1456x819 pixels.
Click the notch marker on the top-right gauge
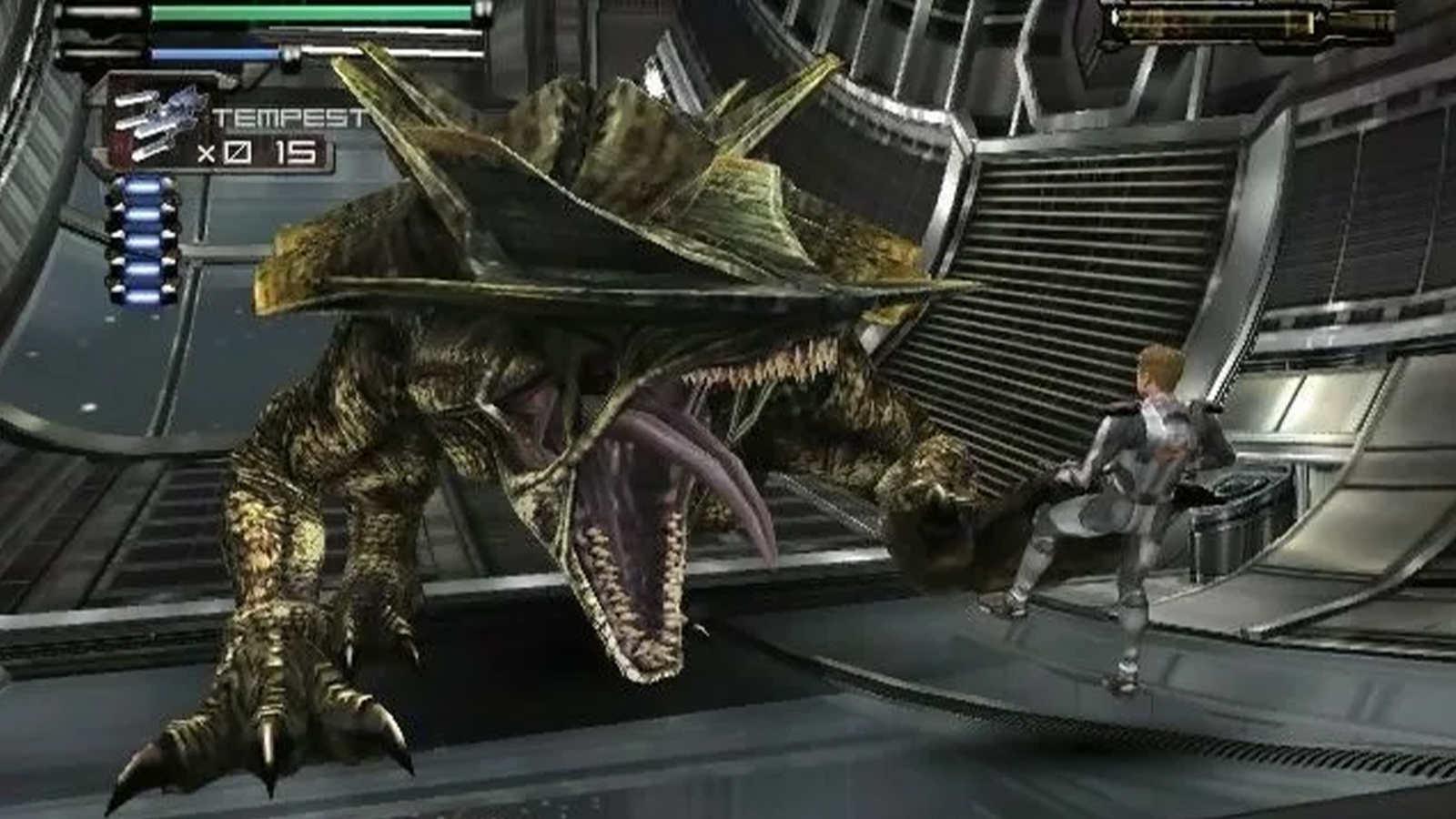coord(1319,15)
